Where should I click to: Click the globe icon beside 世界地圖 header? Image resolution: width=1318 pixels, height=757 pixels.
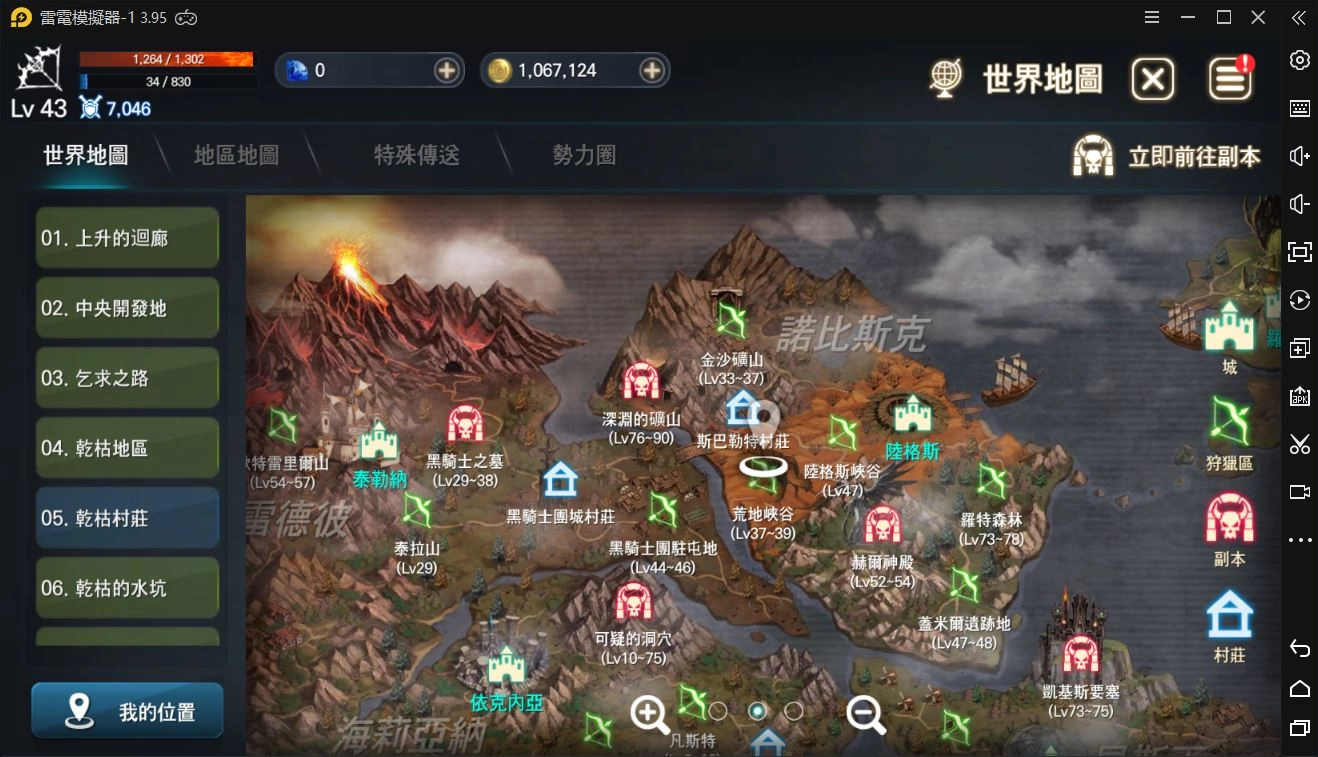946,76
